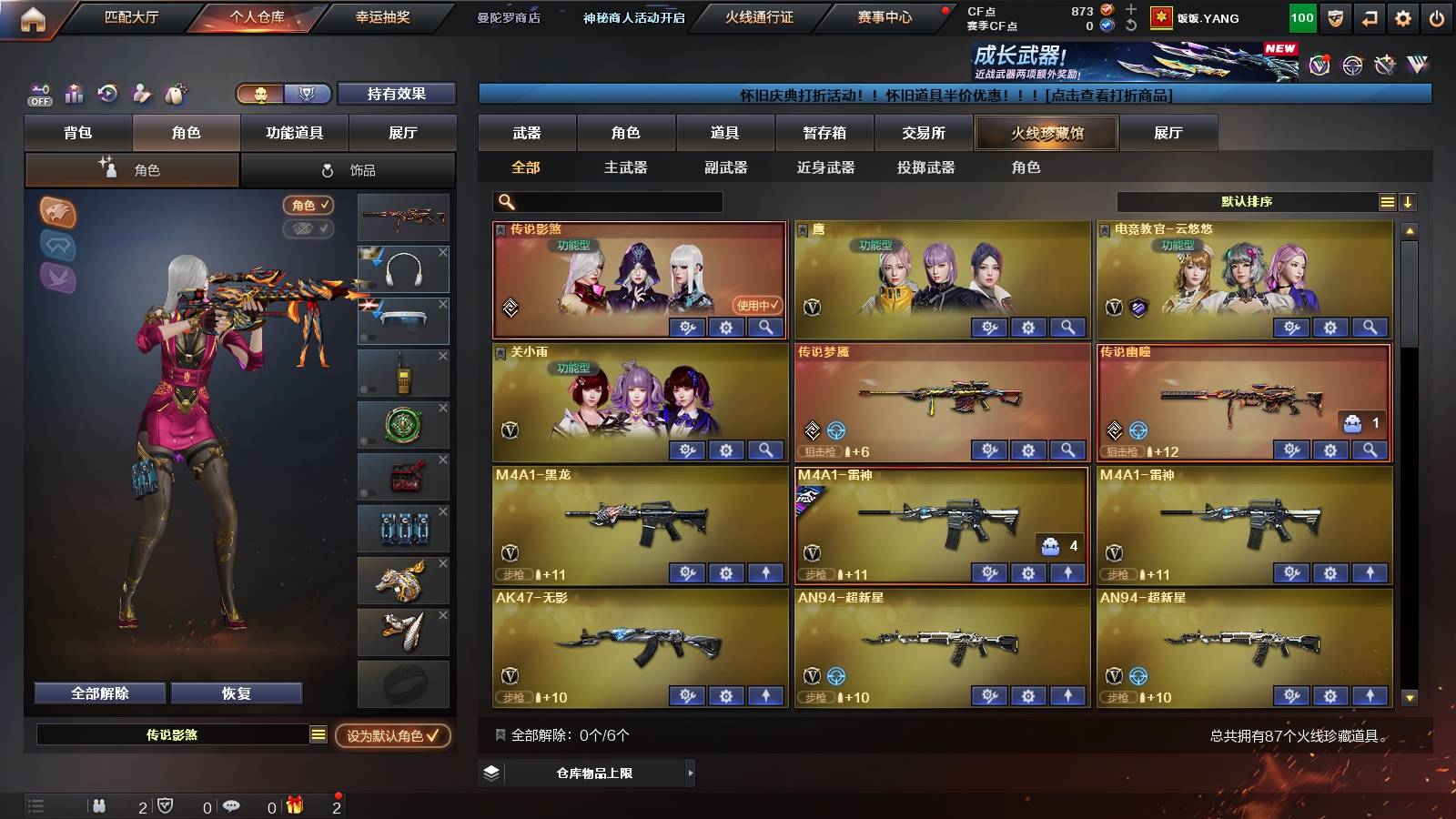Click the exit power icon at top right
Viewport: 1456px width, 819px height.
[1436, 17]
